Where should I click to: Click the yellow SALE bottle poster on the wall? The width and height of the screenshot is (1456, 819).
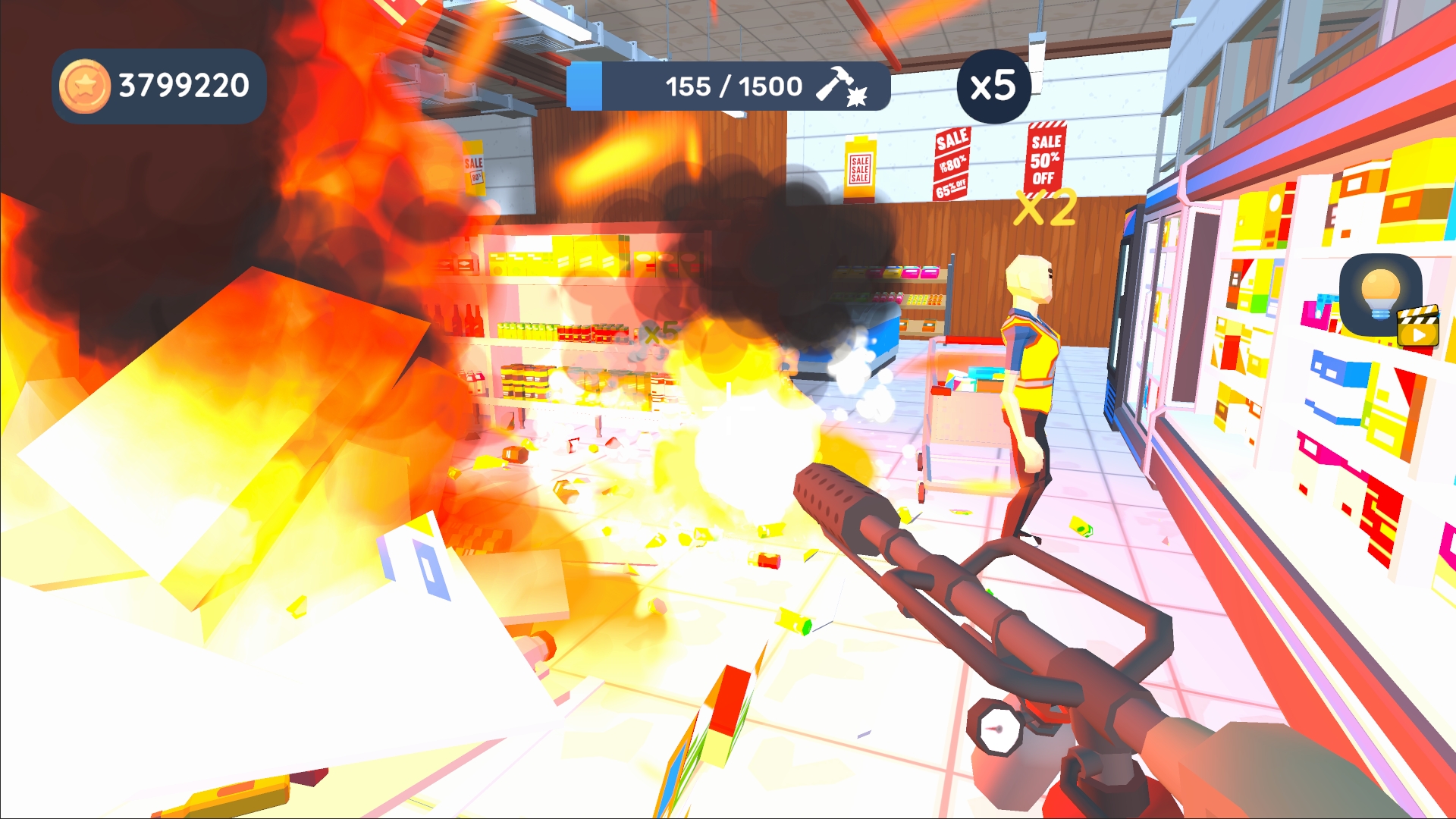click(x=861, y=167)
